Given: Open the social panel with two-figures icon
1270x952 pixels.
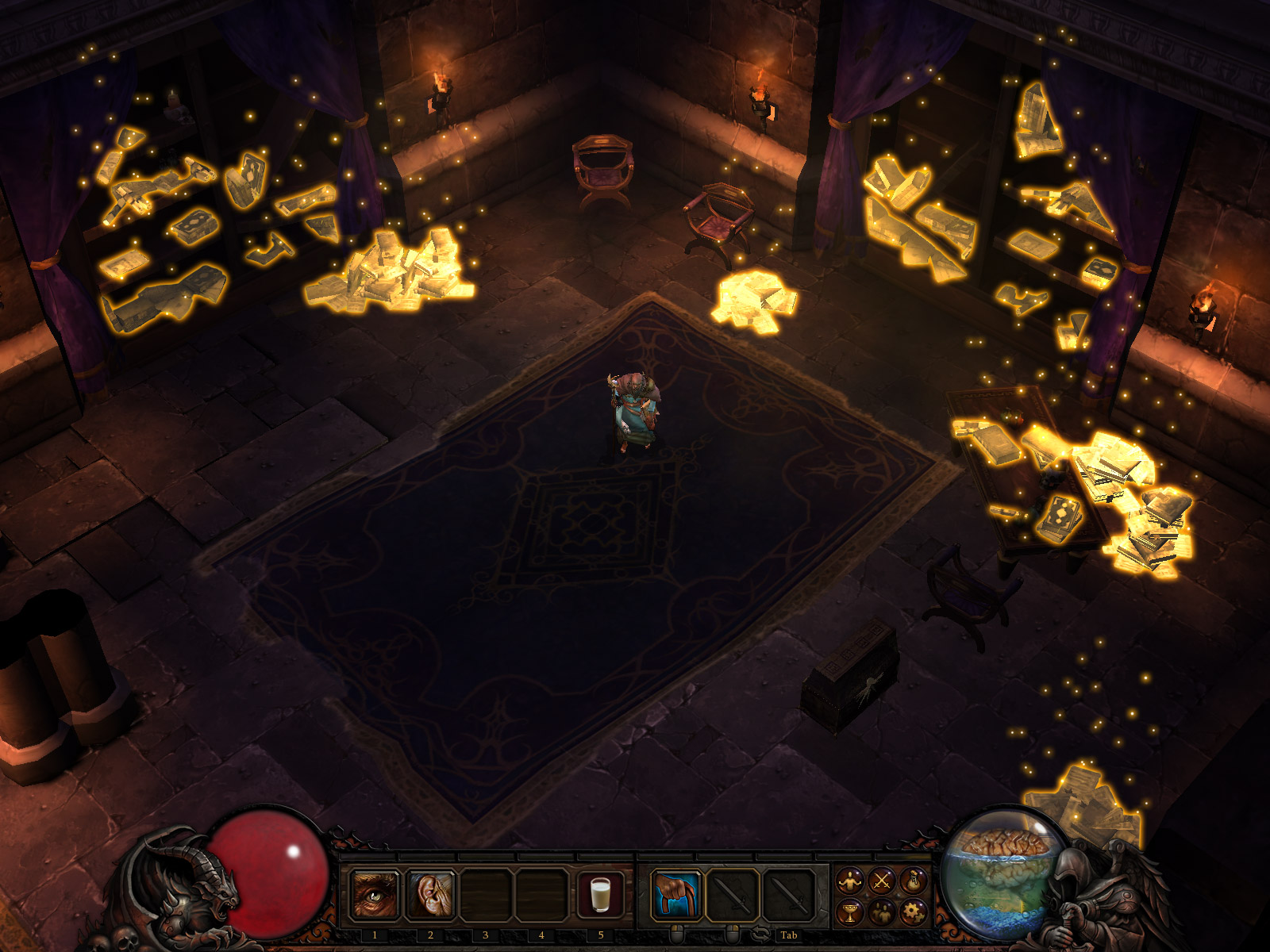Looking at the screenshot, I should 882,912.
